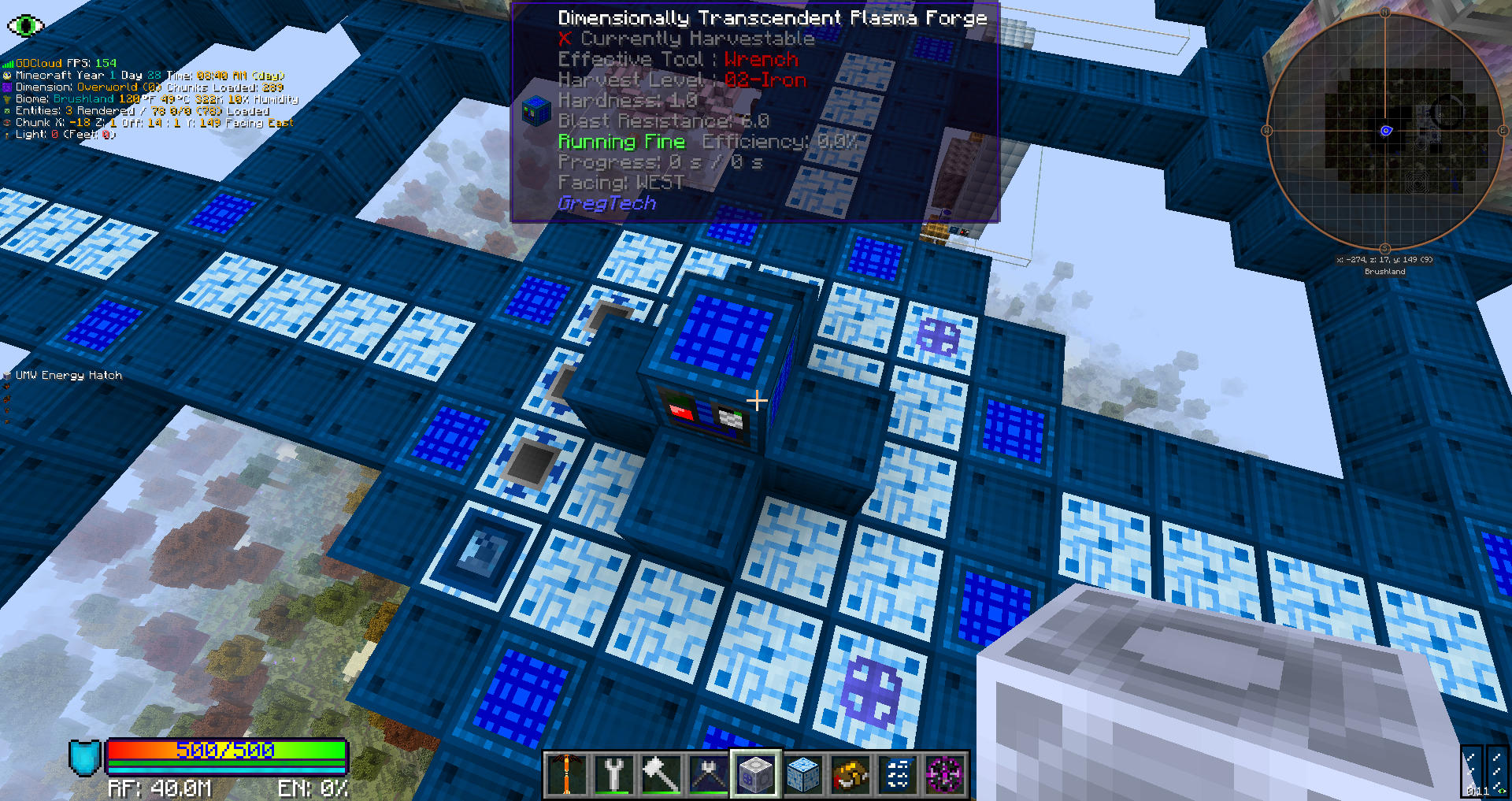Select the blue casing block in the hotbar
The image size is (1512, 801).
[x=802, y=774]
